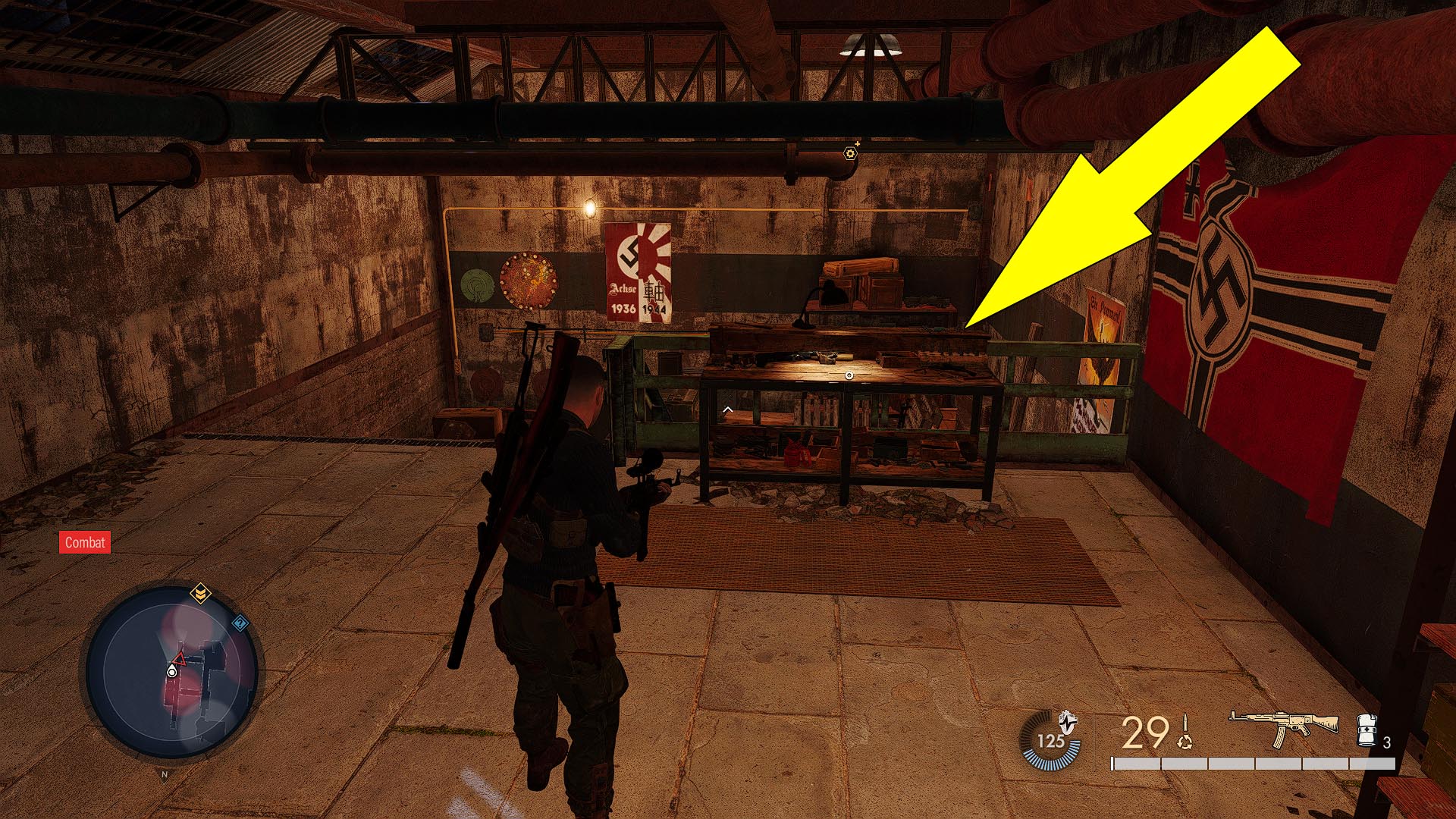
Task: Click the white player marker inside the minimap
Action: click(172, 673)
